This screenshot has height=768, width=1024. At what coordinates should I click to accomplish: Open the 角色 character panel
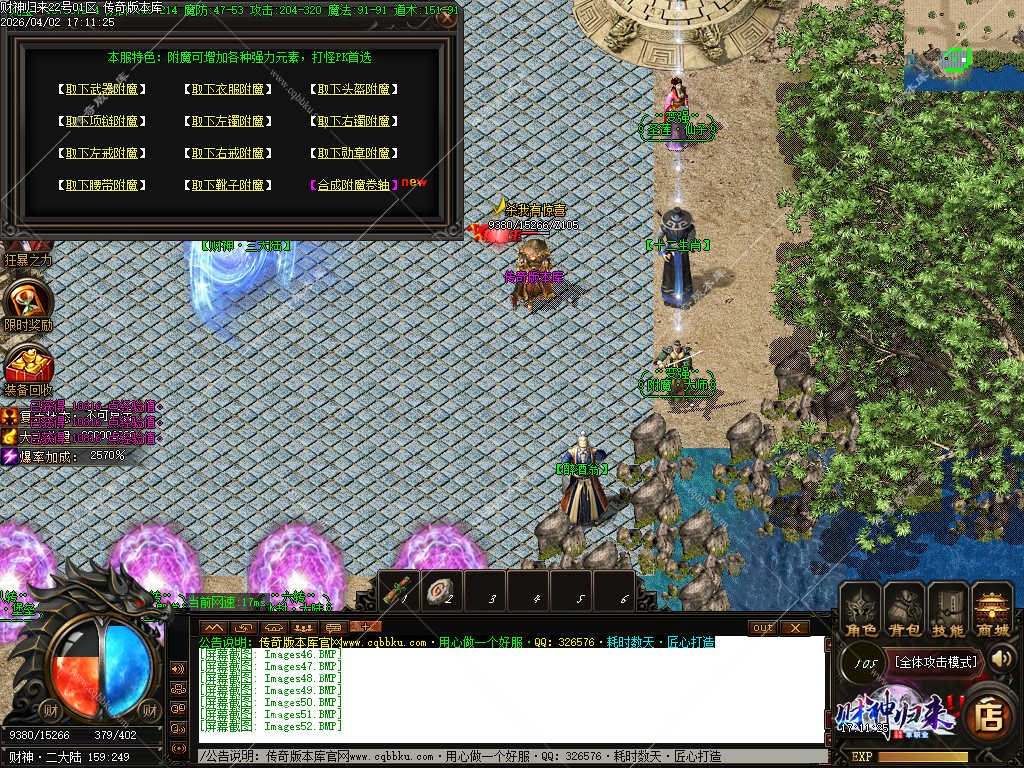(x=860, y=610)
